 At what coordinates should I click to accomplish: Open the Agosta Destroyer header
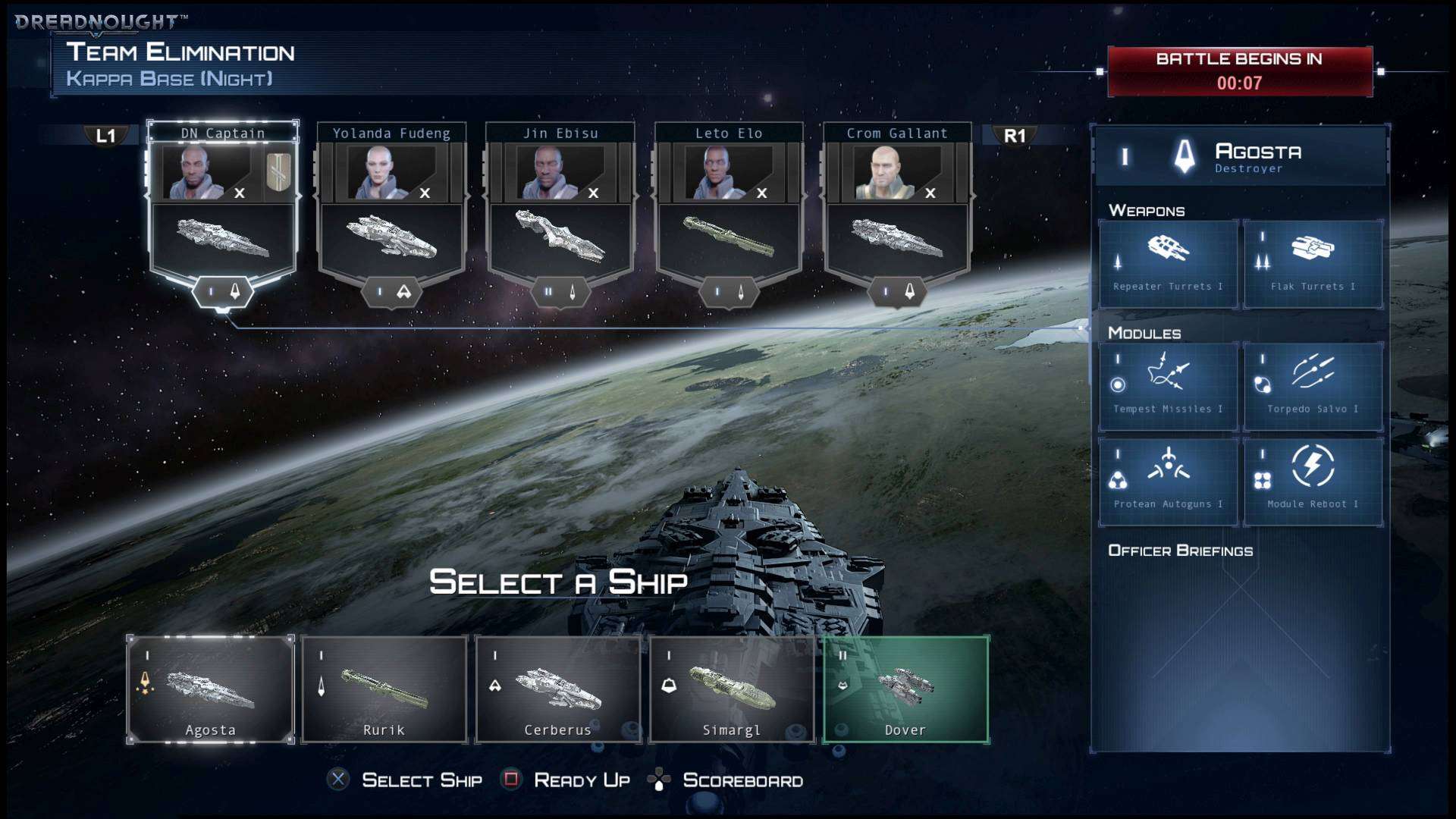click(1241, 157)
